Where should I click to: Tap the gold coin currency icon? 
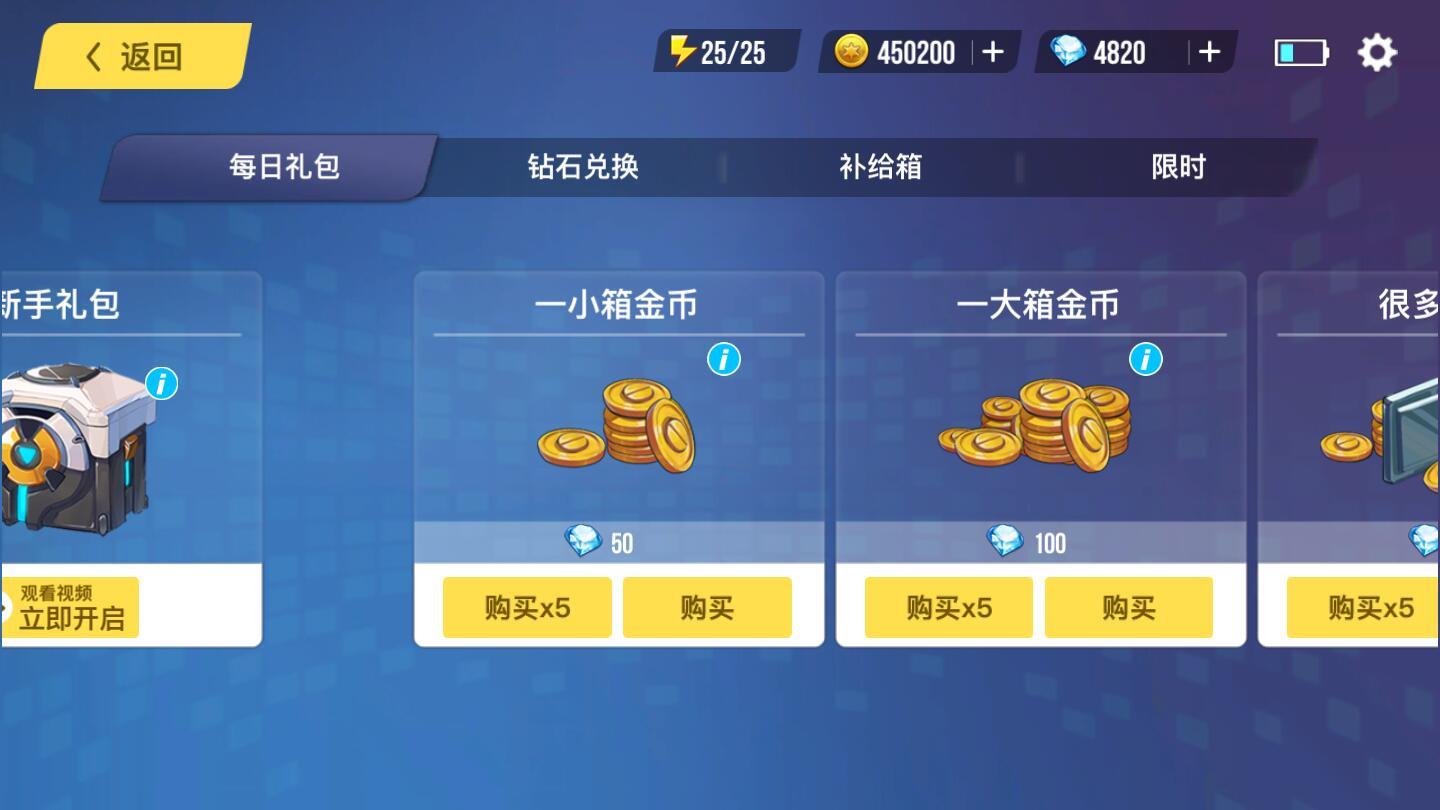[x=847, y=52]
